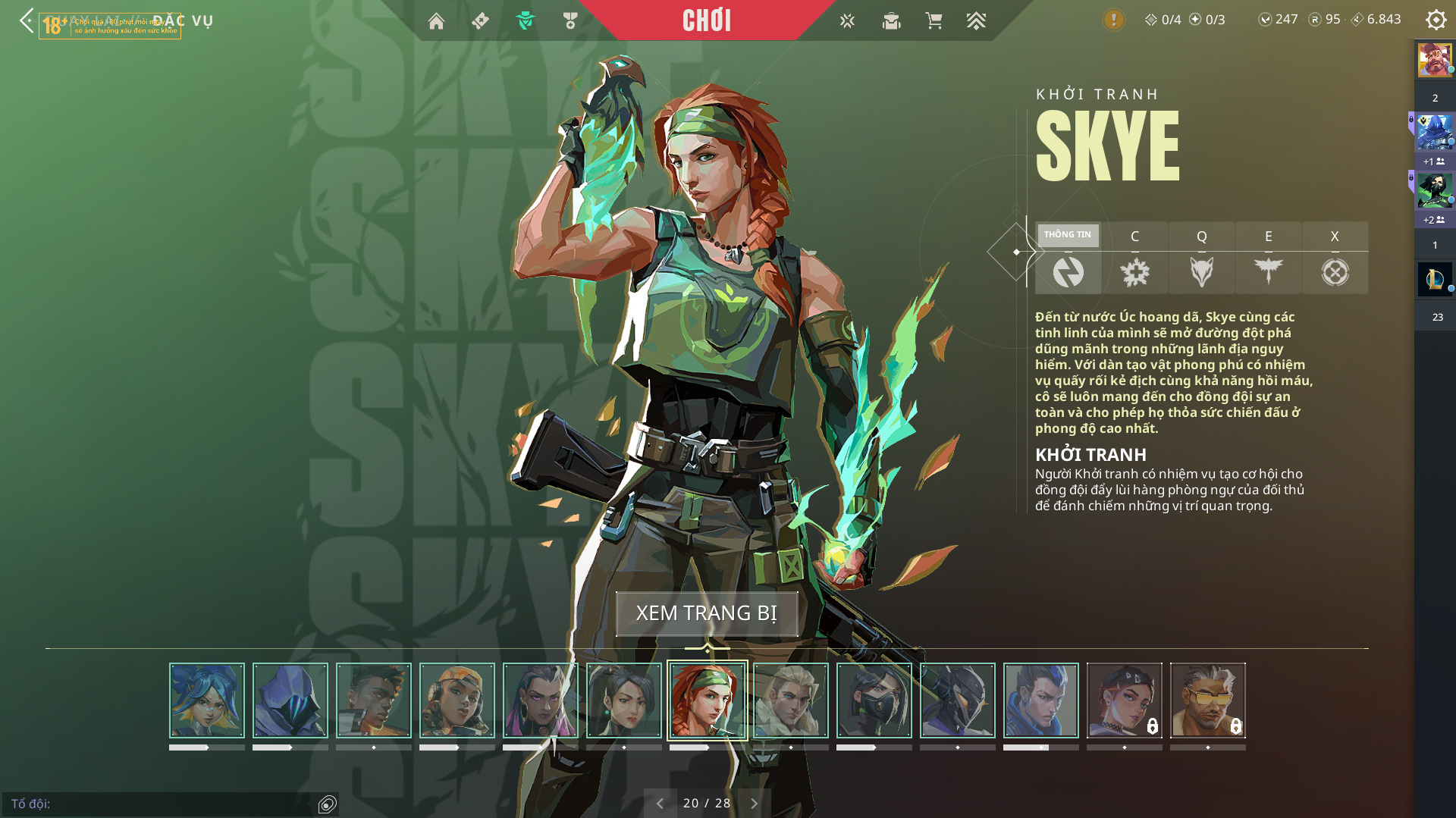Click XEM TRANG BỊ button
1456x818 pixels.
coord(707,613)
